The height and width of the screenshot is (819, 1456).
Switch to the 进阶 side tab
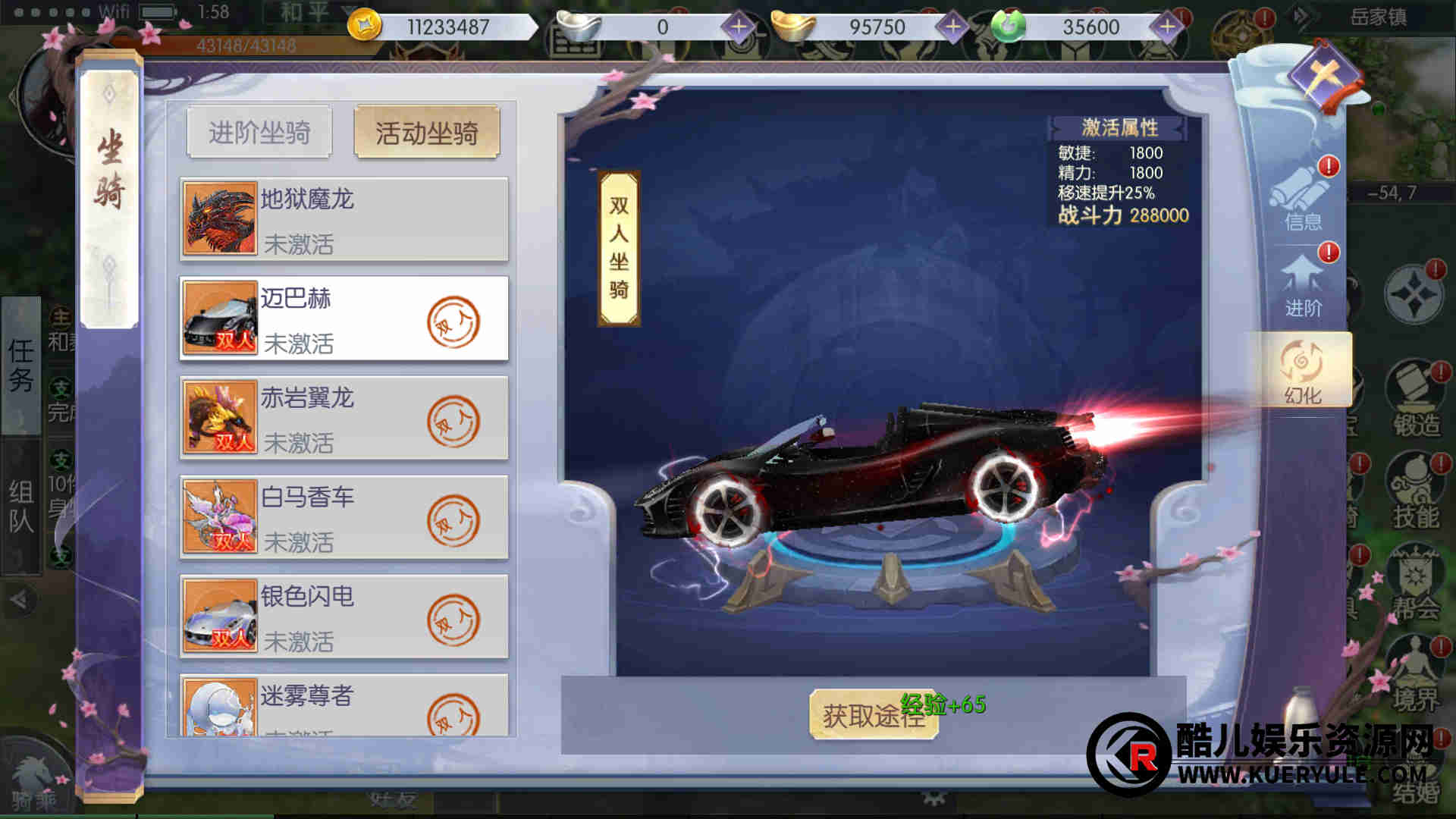point(1303,287)
